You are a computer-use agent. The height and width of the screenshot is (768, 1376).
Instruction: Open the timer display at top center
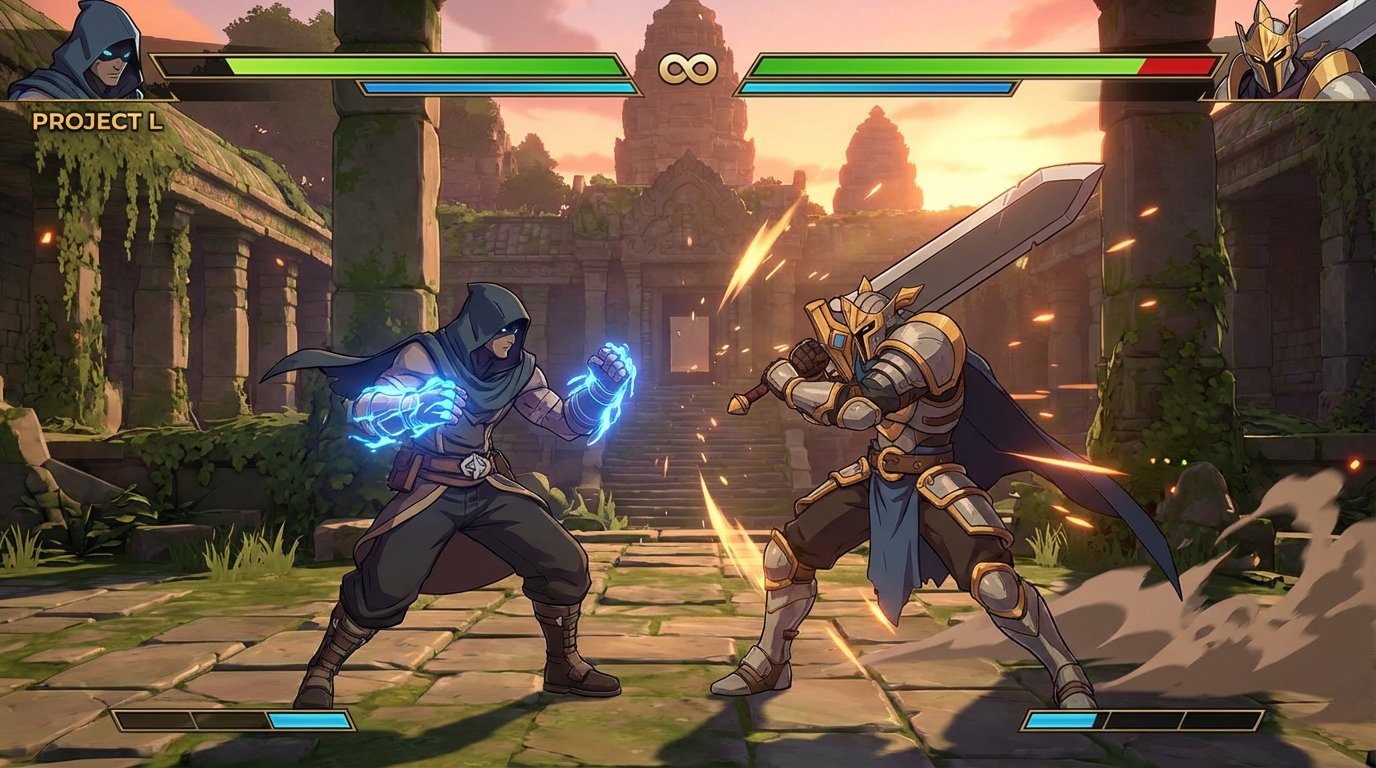click(x=688, y=68)
